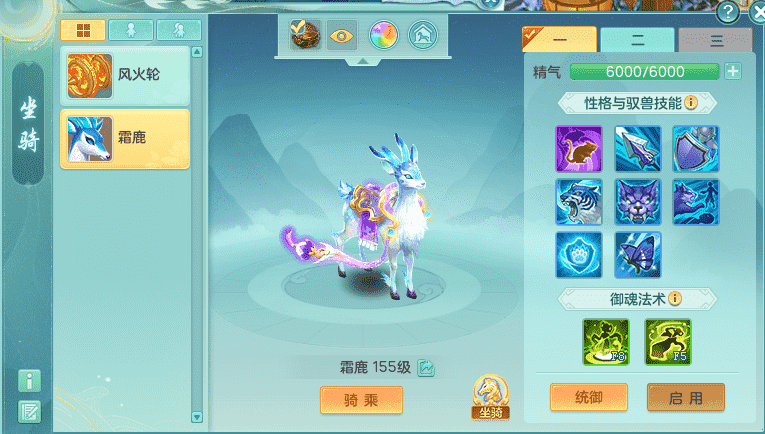Select the shield and helmet skill icon
Viewport: 765px width, 434px height.
(695, 149)
